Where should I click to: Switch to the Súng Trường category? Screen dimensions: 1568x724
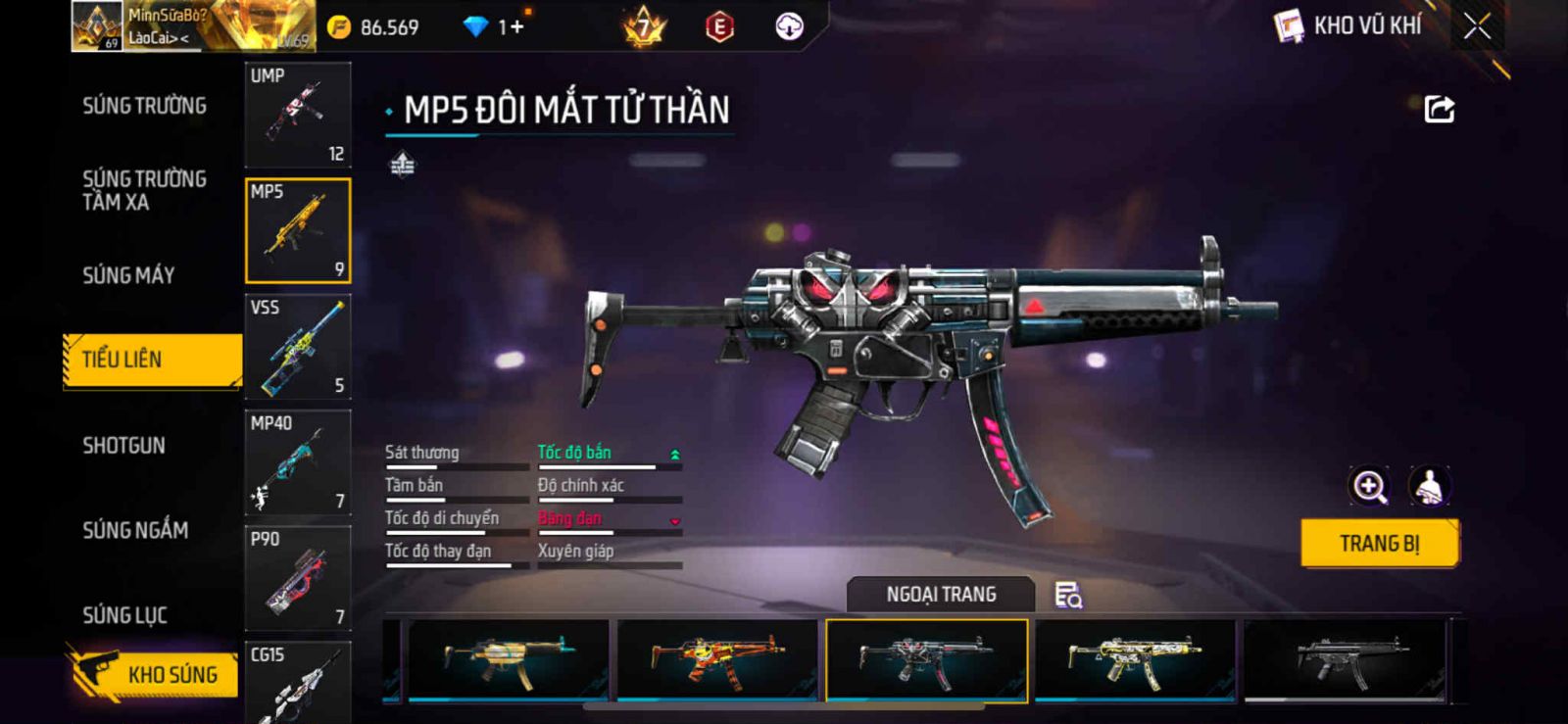pyautogui.click(x=144, y=106)
